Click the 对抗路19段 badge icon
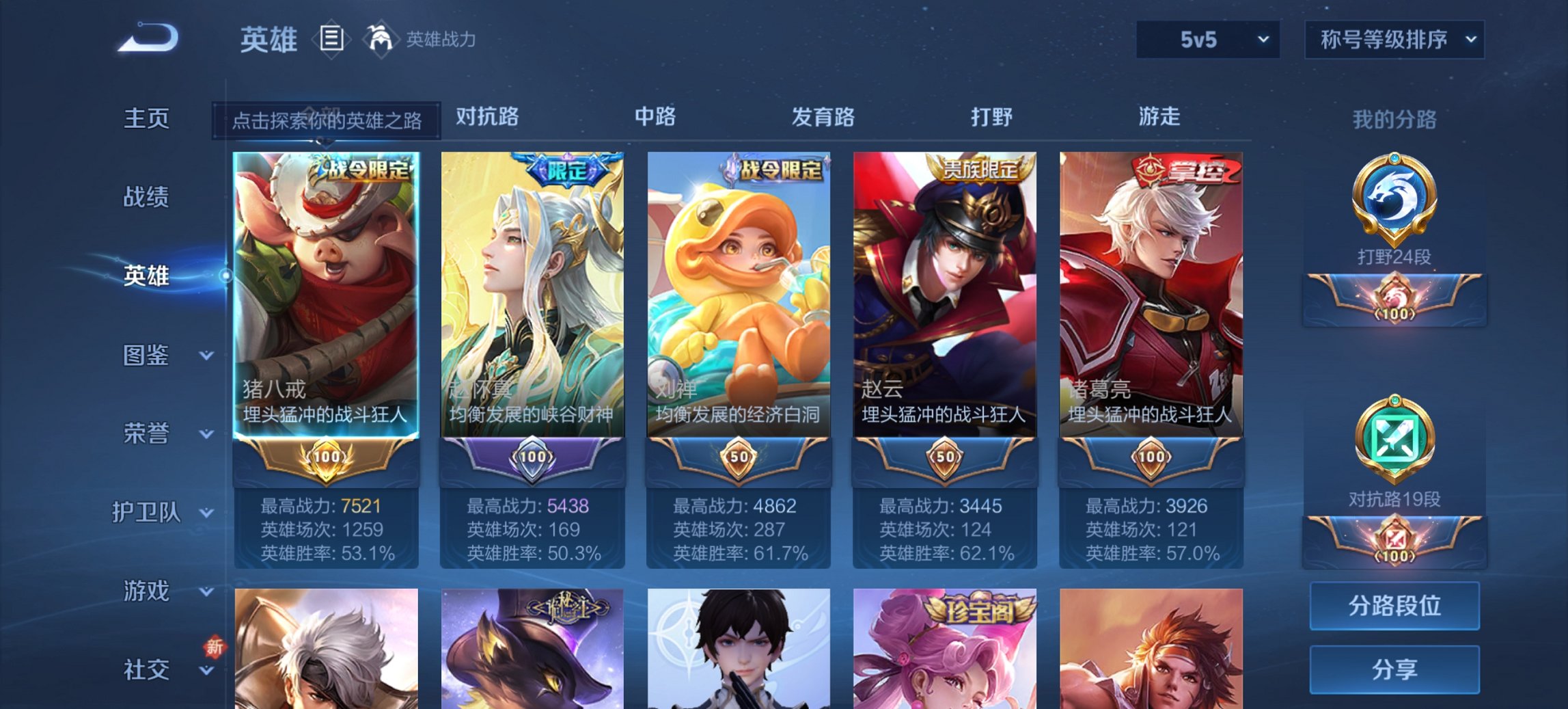 1394,447
